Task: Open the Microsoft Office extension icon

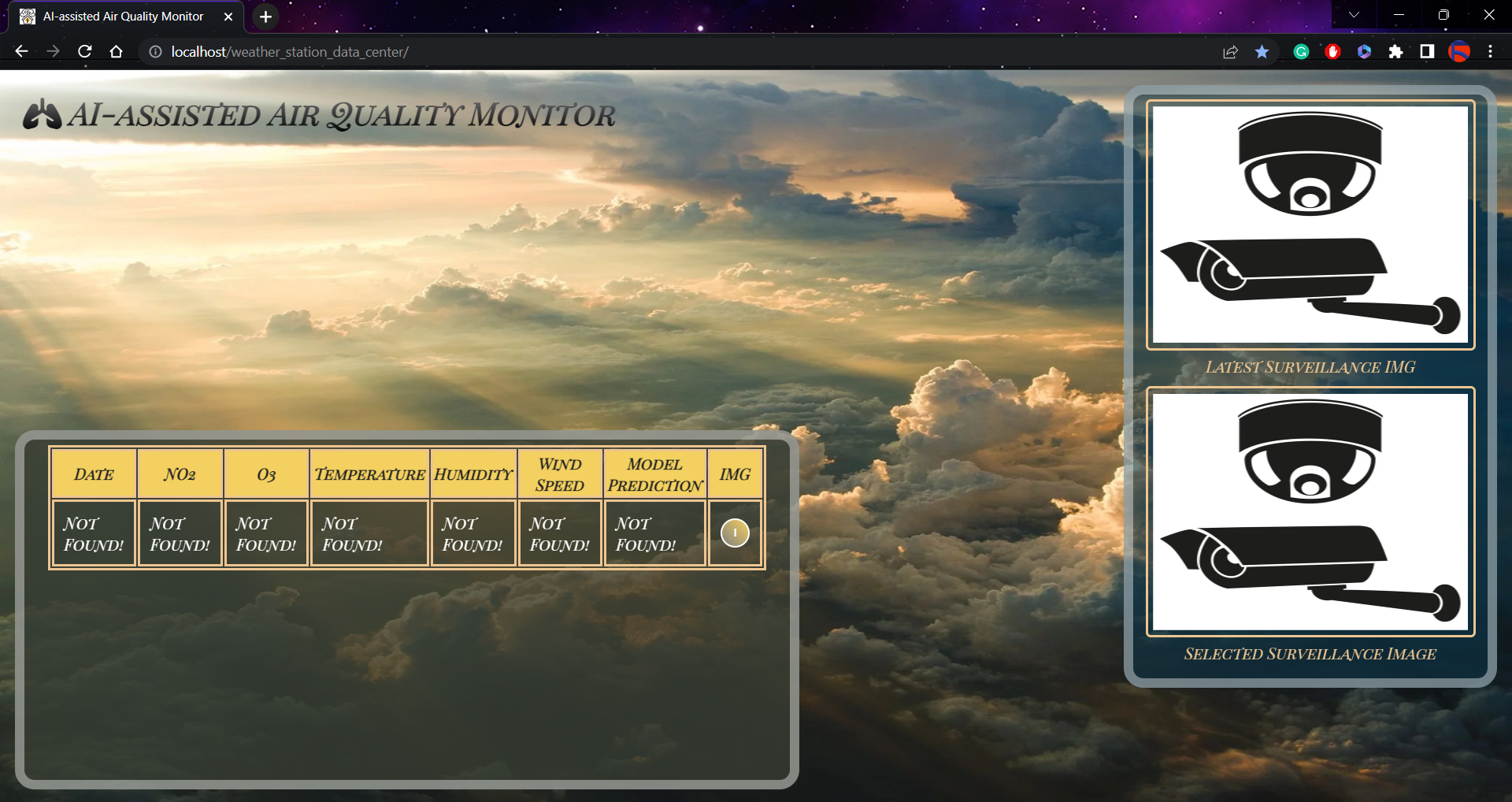Action: (1364, 51)
